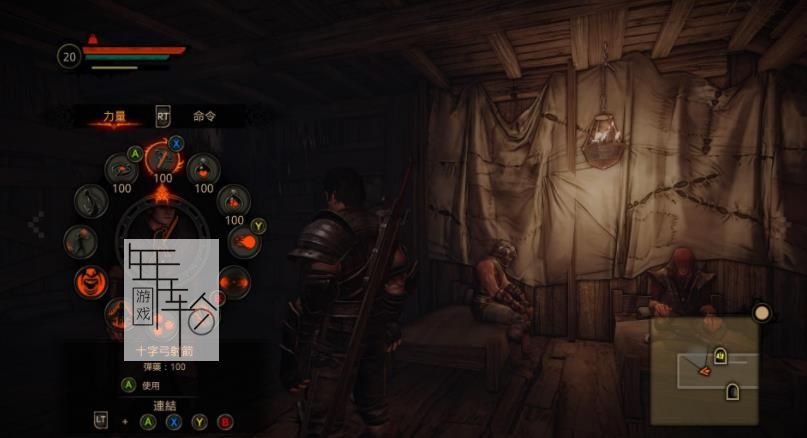Select the standing figure skill slot

[x=80, y=241]
